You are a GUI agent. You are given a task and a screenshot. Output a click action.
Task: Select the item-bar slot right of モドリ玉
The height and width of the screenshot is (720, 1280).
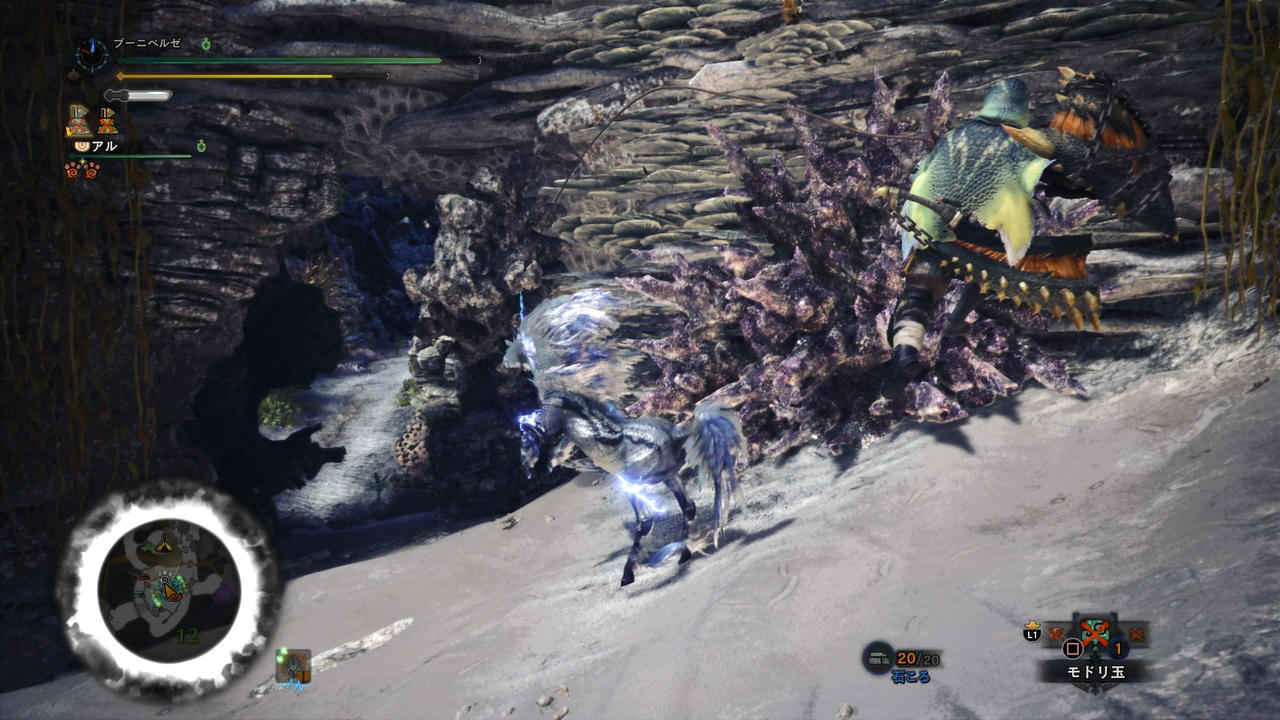1136,633
